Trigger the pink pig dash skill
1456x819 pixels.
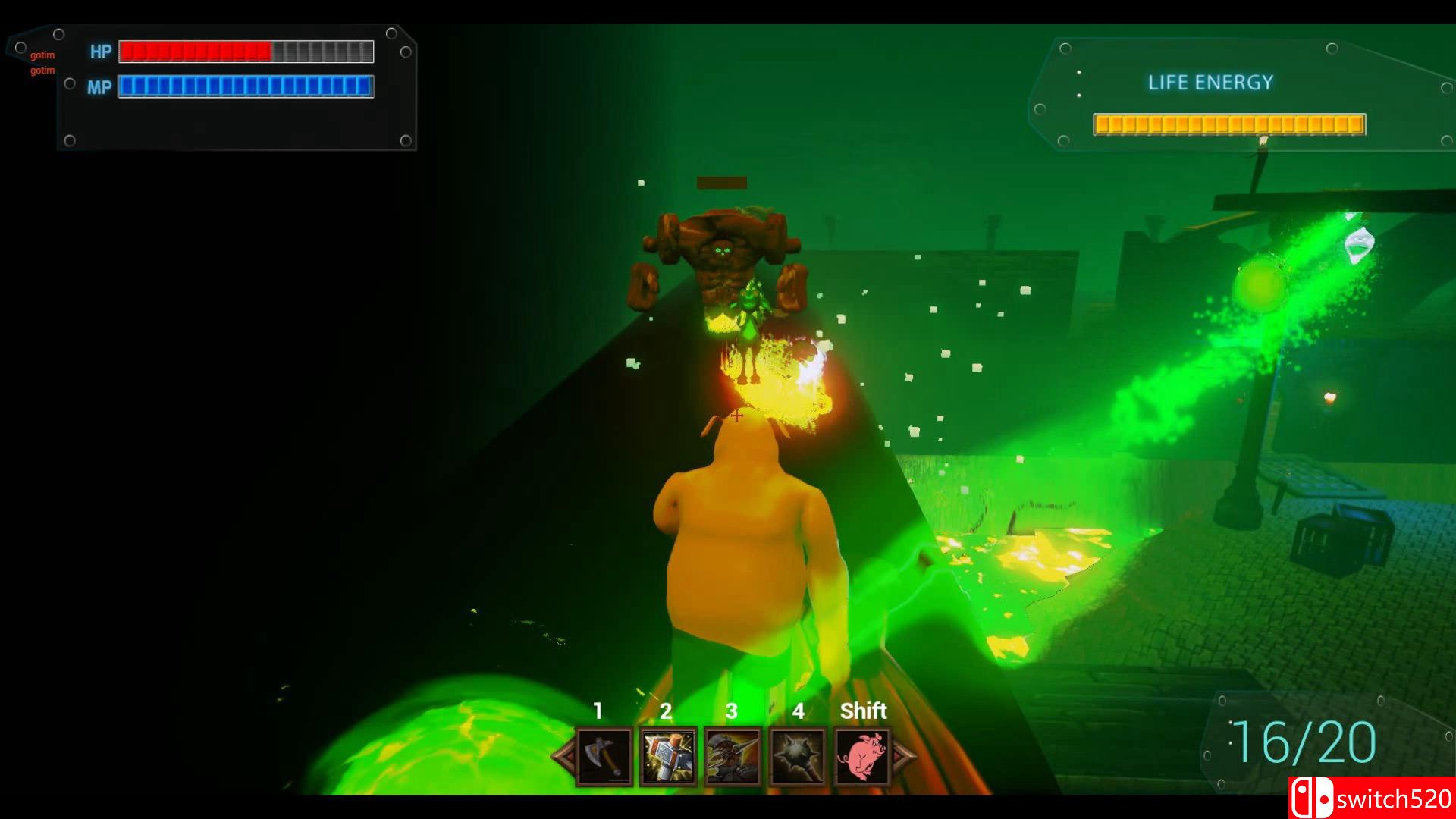(862, 756)
